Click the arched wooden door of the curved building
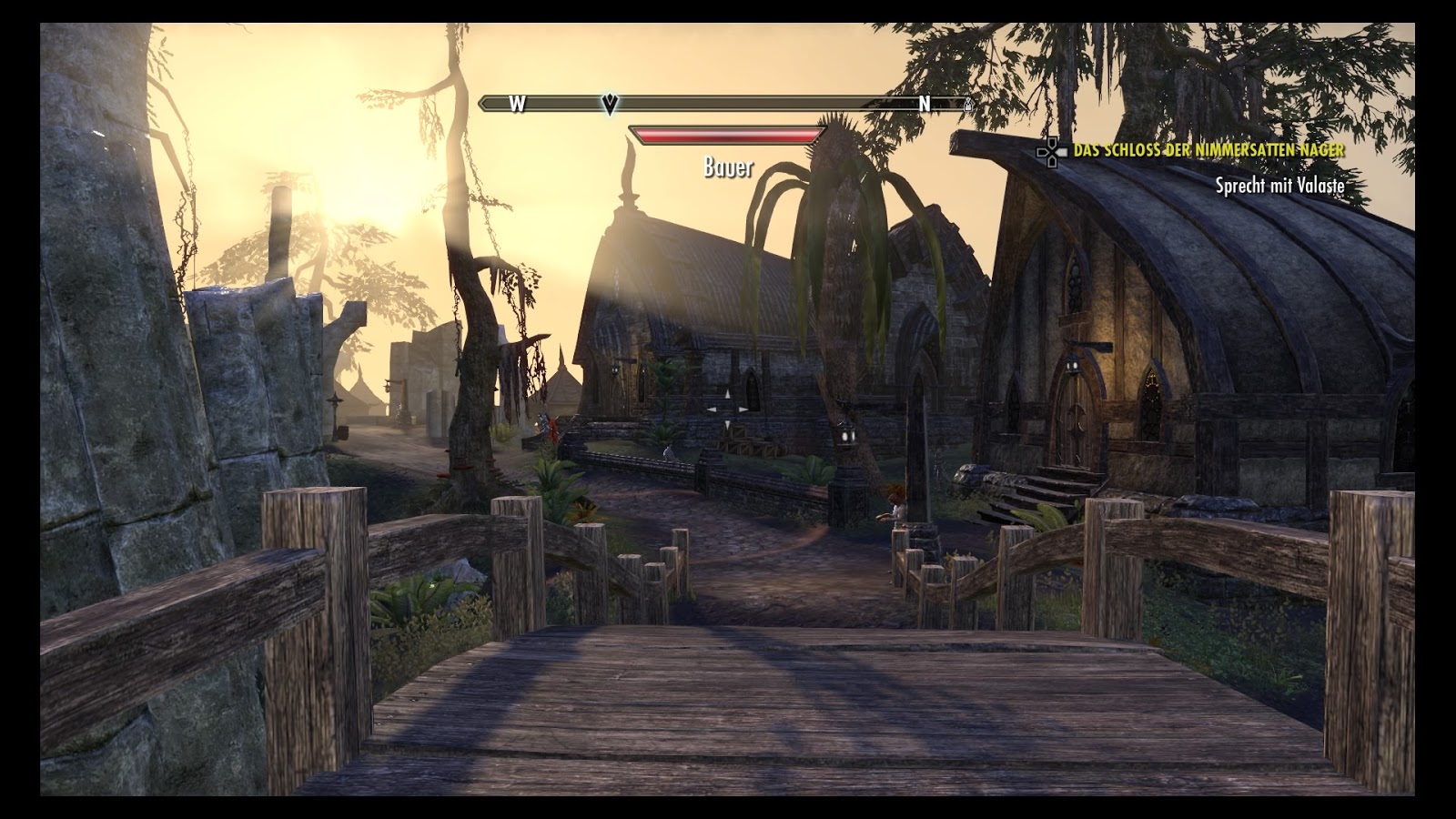This screenshot has height=819, width=1456. 1074,419
